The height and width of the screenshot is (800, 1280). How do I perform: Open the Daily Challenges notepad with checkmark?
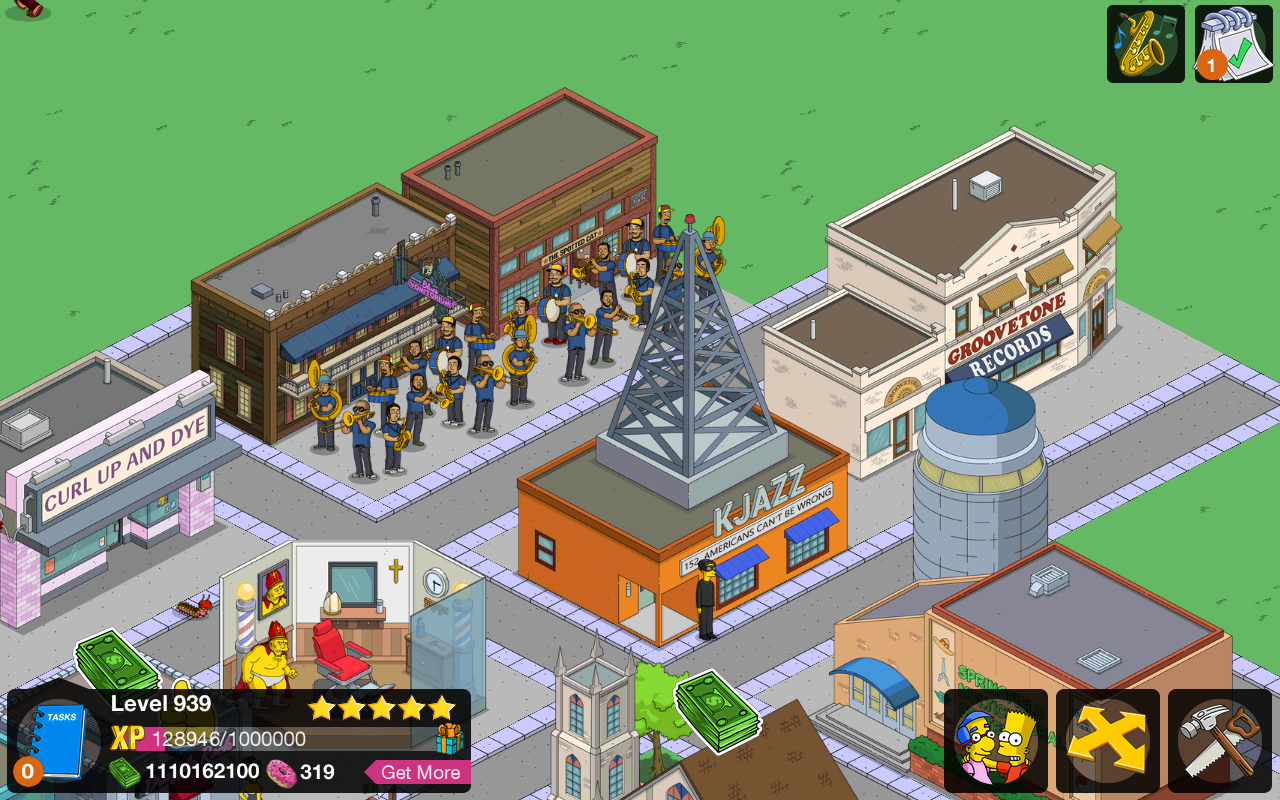(1232, 43)
